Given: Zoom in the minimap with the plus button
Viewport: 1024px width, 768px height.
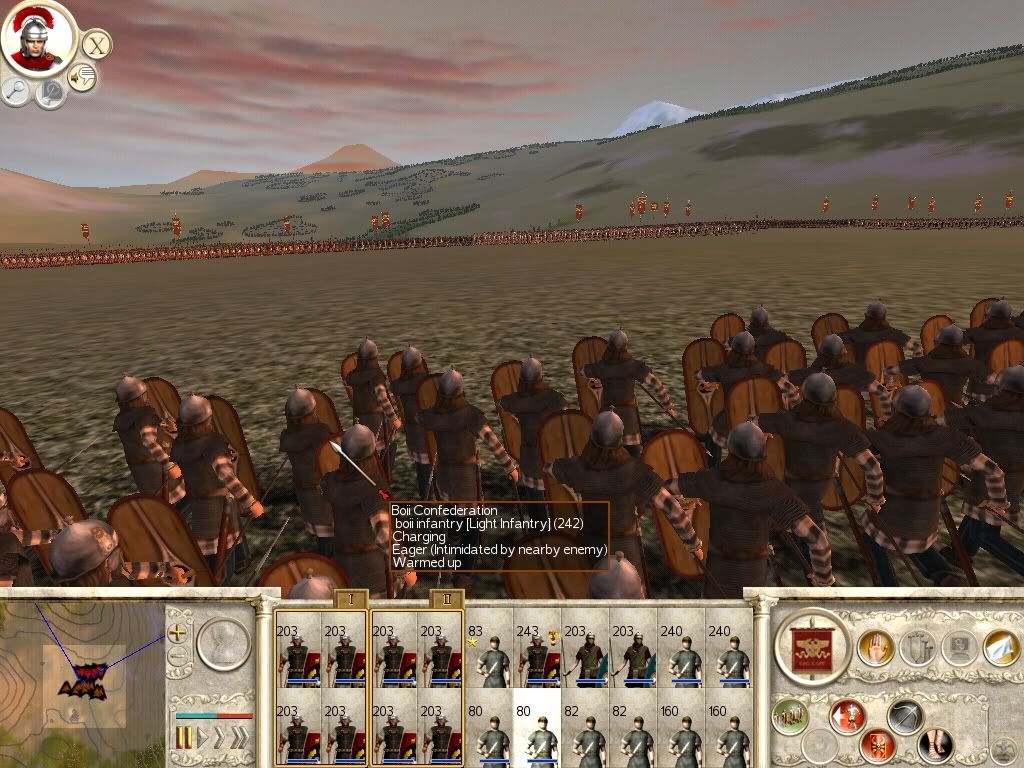Looking at the screenshot, I should click(177, 633).
